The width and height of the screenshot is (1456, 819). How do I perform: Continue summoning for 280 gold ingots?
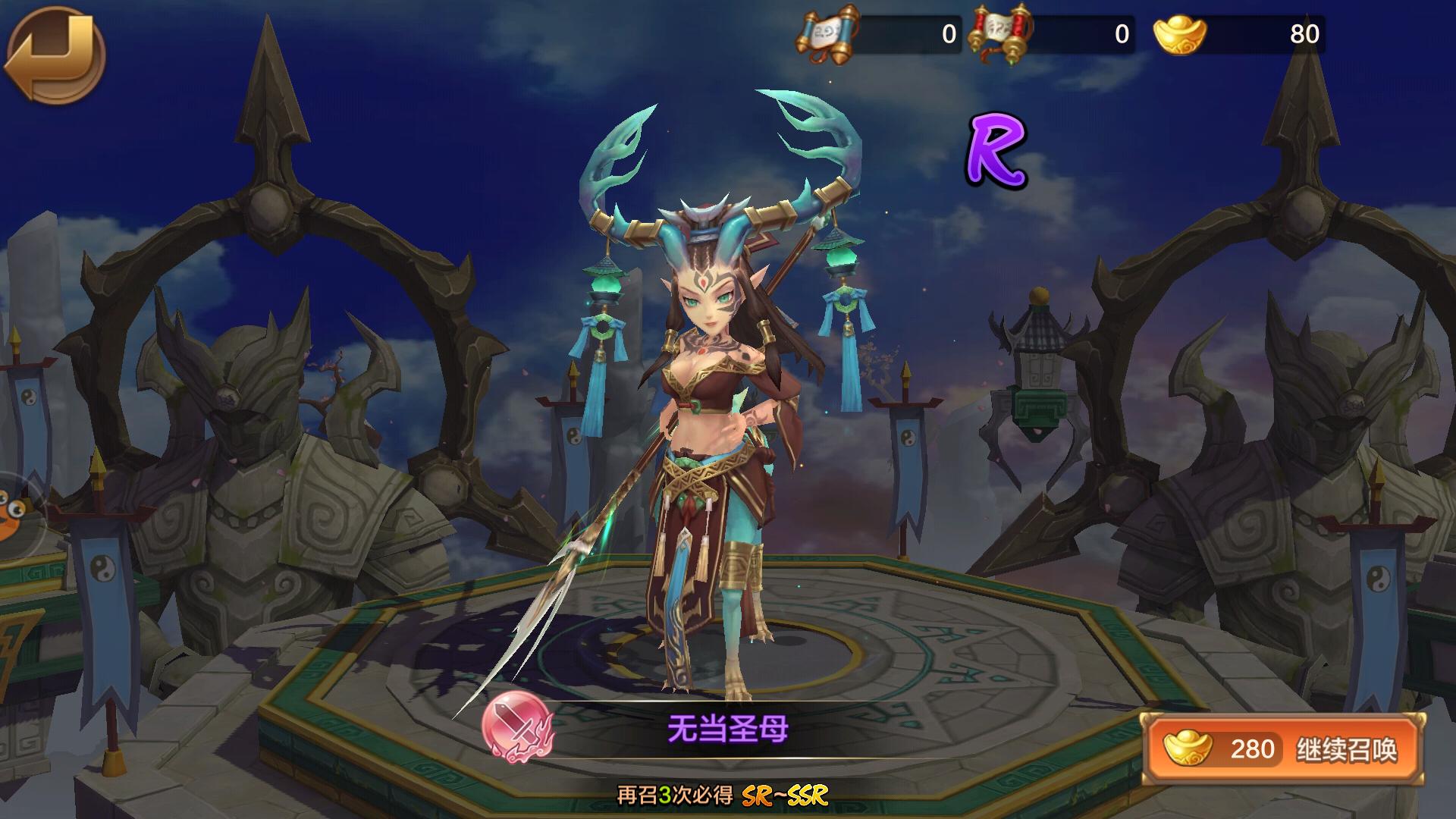coord(1284,749)
